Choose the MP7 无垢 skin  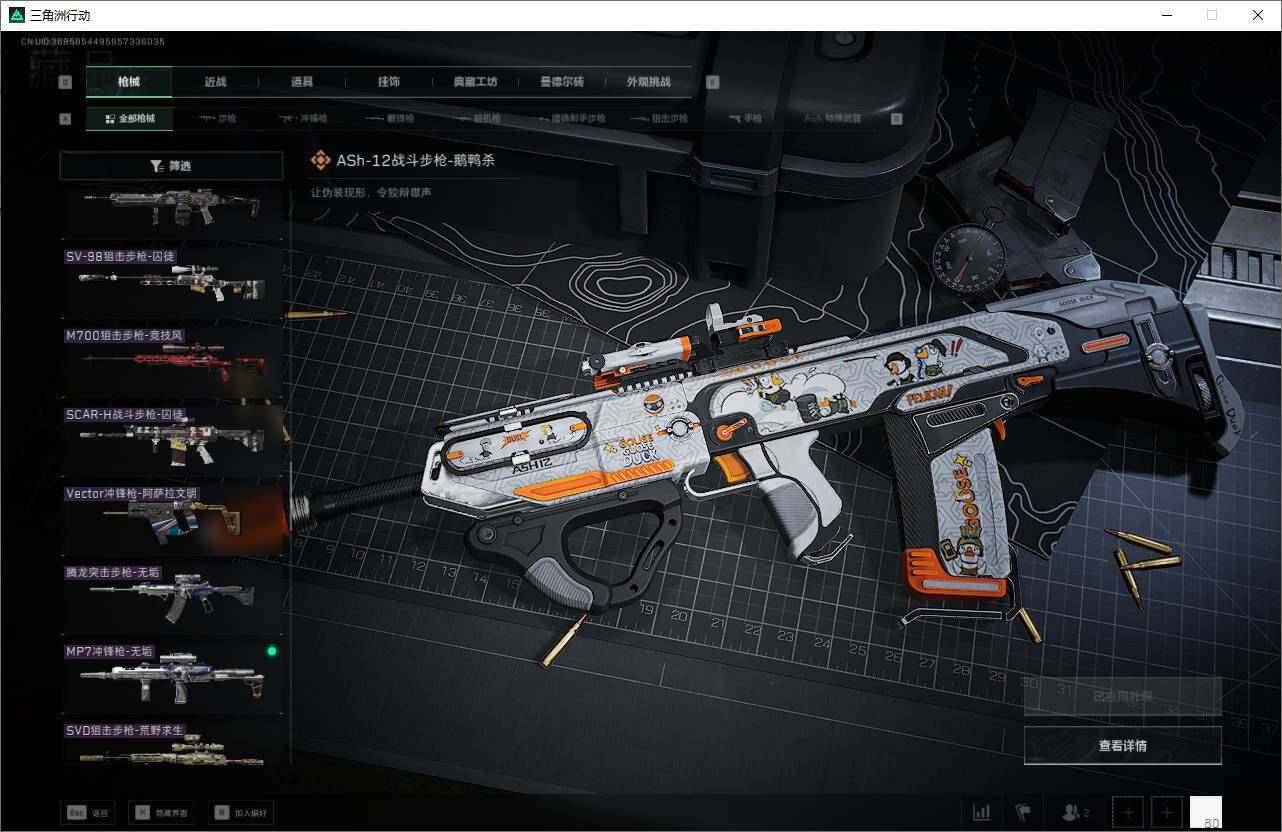(172, 677)
